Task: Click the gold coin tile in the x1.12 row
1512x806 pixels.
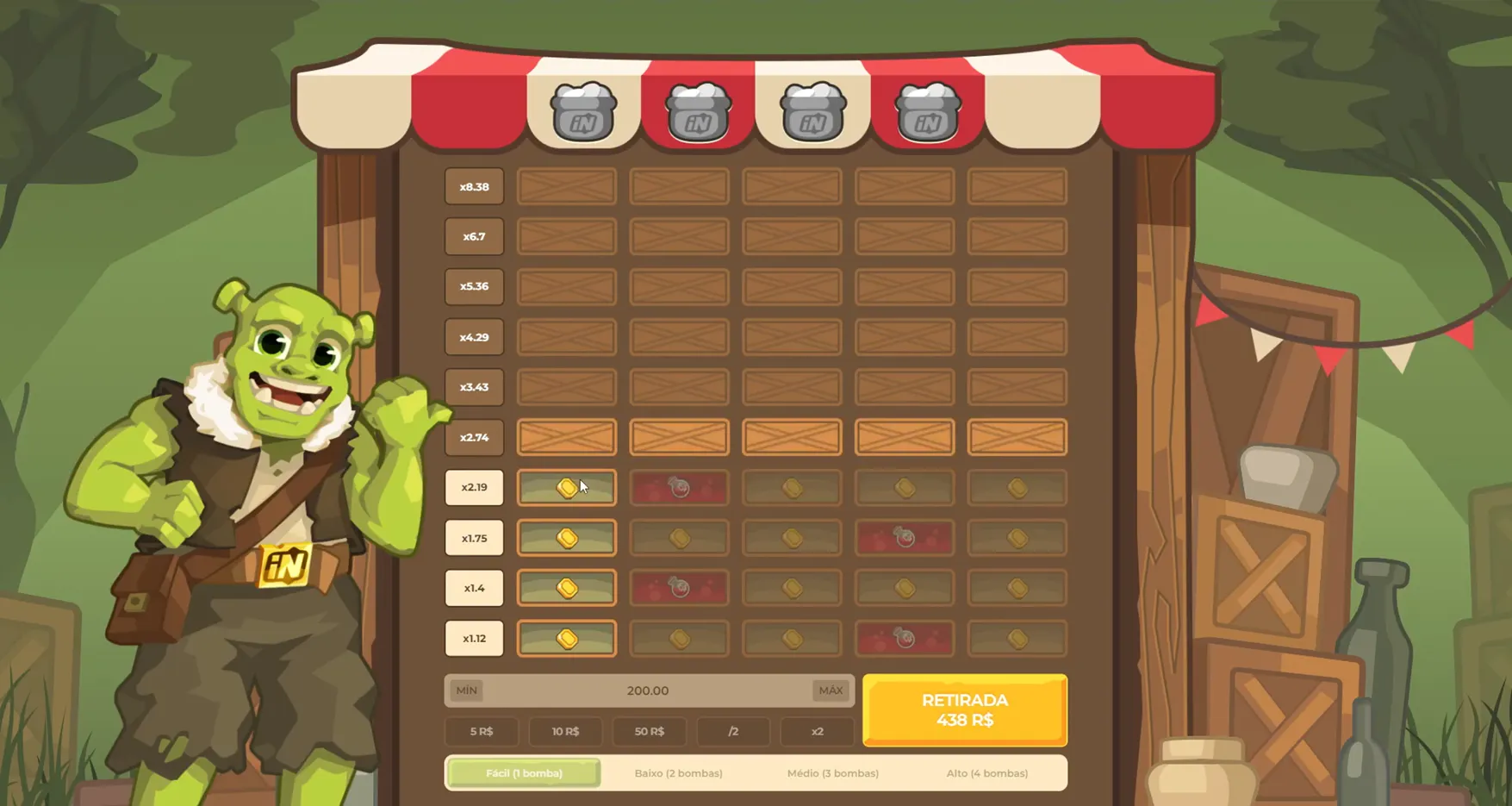Action: [x=566, y=638]
